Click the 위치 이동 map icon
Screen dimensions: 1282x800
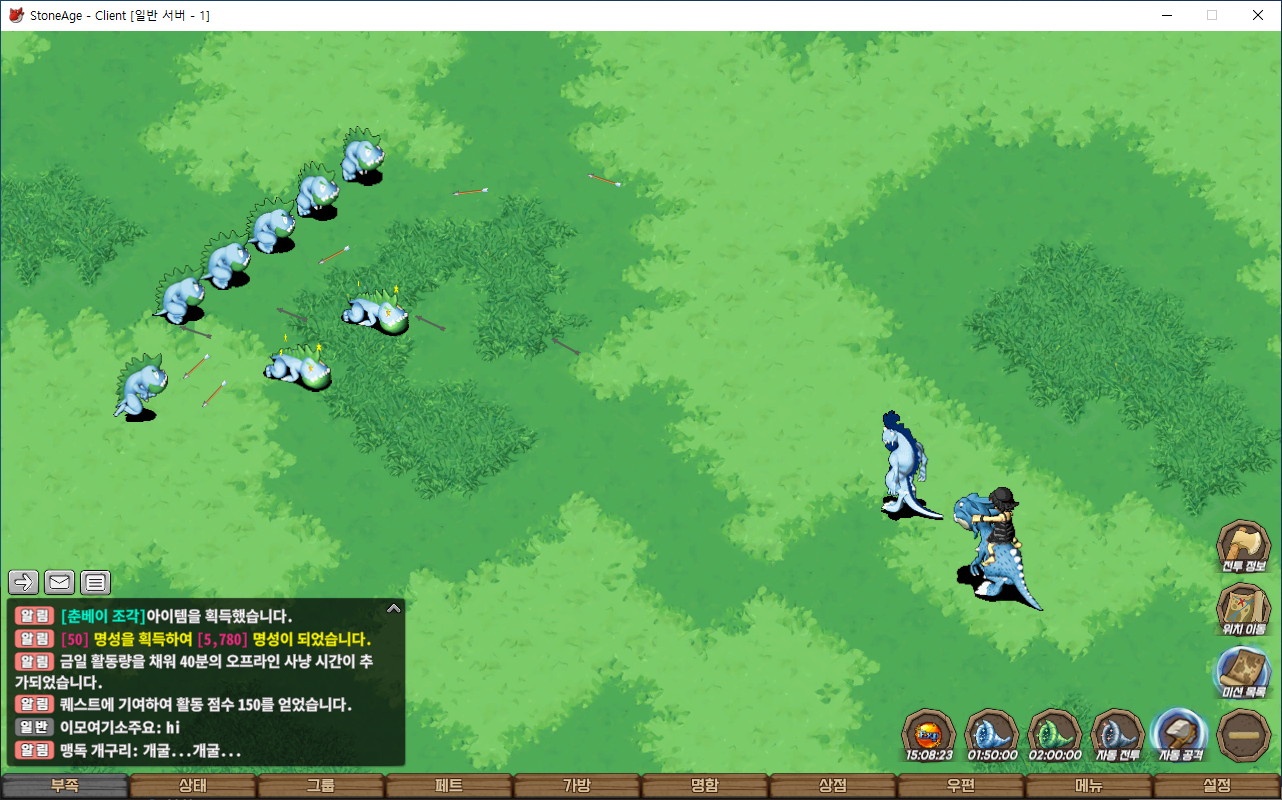pos(1243,609)
